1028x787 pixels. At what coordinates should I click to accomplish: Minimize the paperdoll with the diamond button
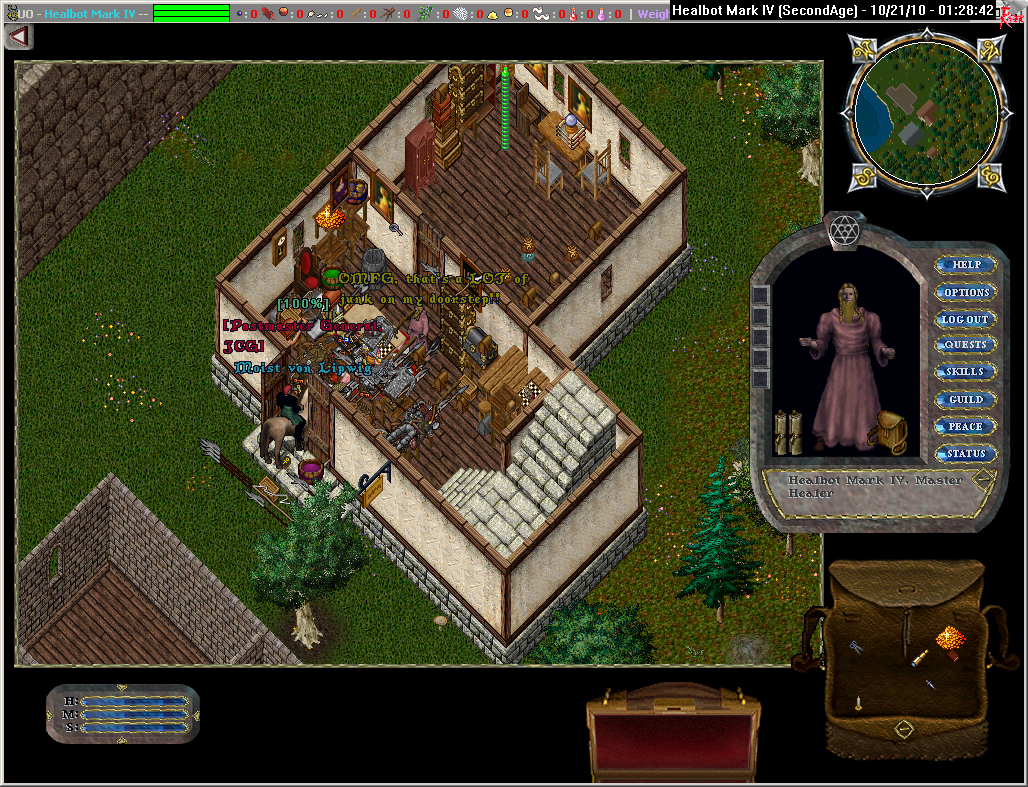click(x=984, y=478)
